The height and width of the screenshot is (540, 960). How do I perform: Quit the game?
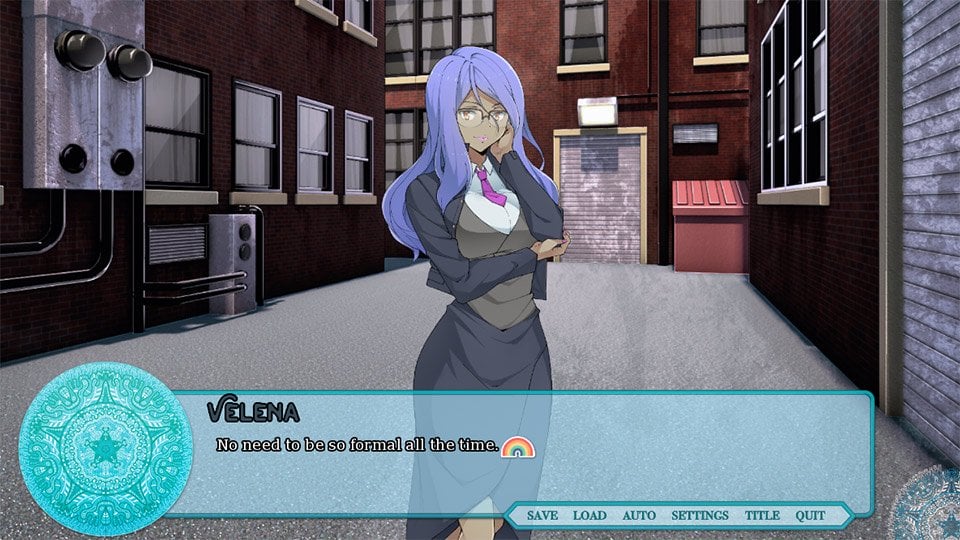coord(810,515)
